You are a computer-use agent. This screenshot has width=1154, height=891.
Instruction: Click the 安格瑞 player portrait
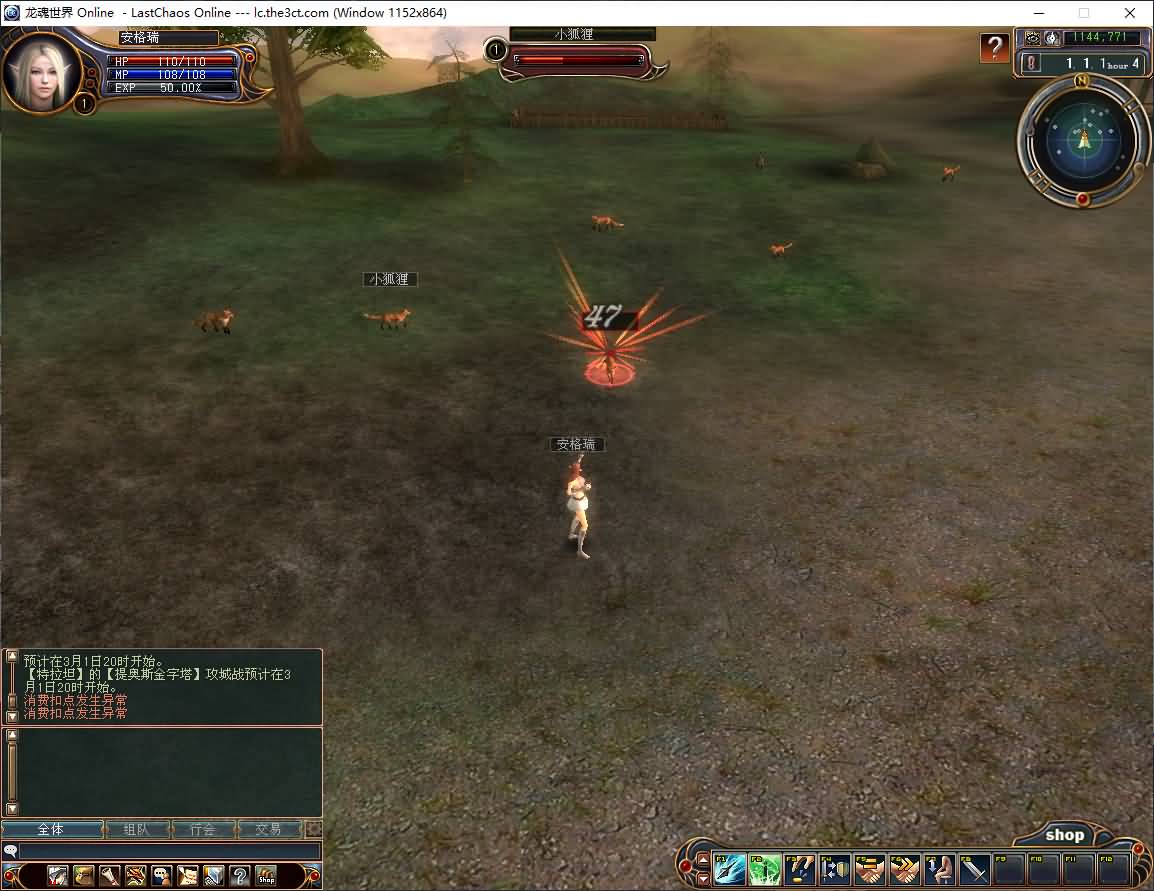[x=41, y=70]
